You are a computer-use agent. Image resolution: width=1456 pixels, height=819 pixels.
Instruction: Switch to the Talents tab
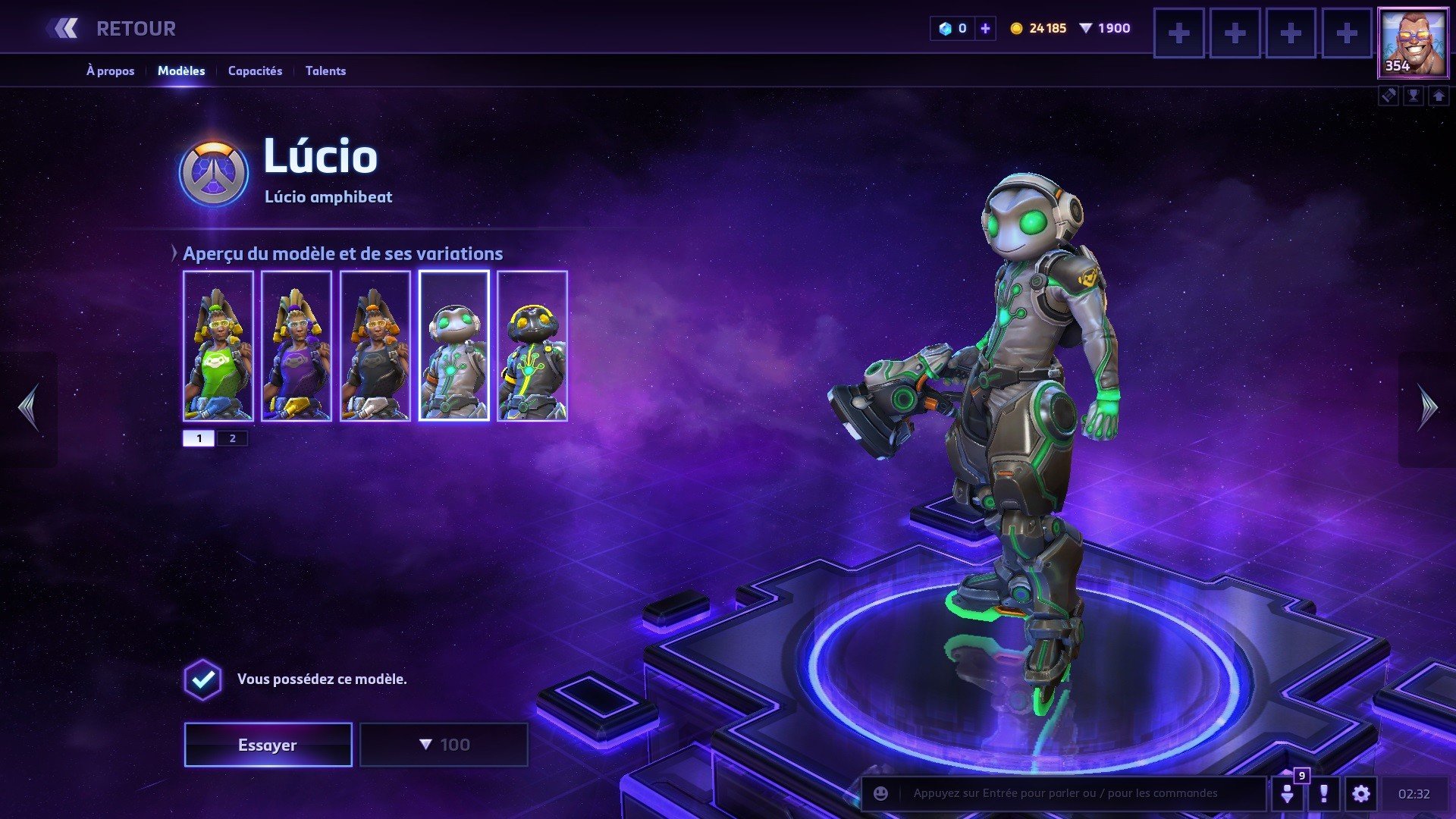pyautogui.click(x=325, y=71)
